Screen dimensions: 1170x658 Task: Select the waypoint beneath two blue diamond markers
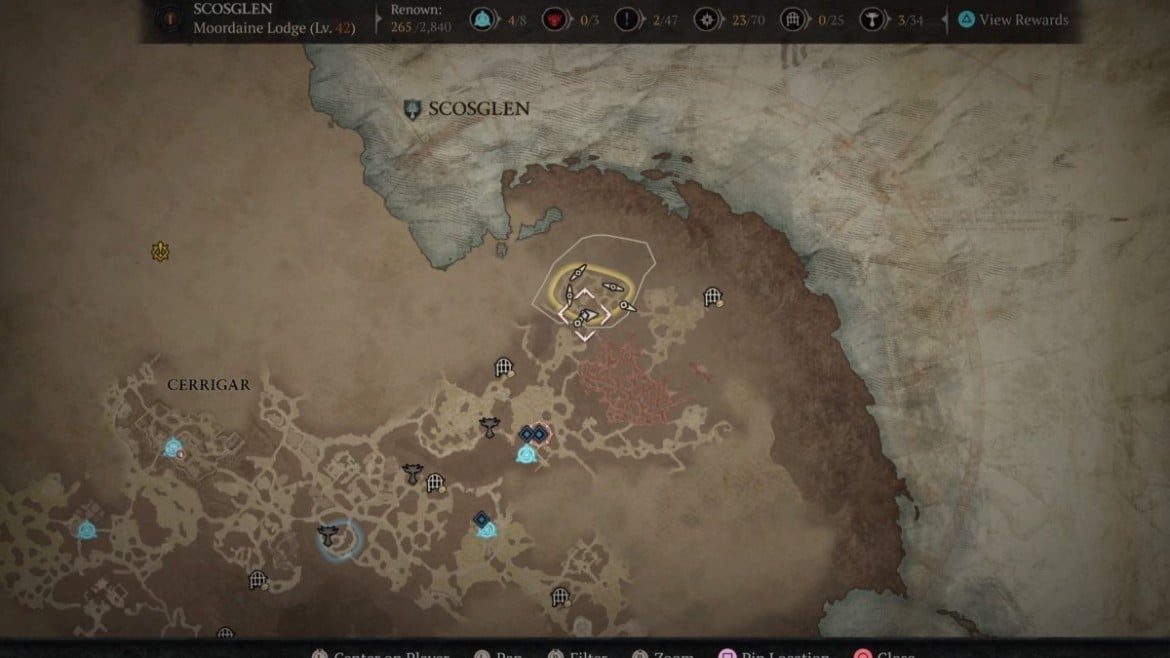point(526,455)
